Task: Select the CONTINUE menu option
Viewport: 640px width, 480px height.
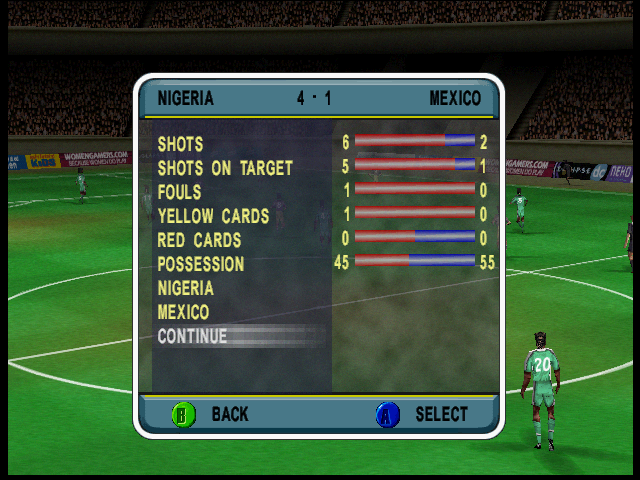Action: point(193,337)
